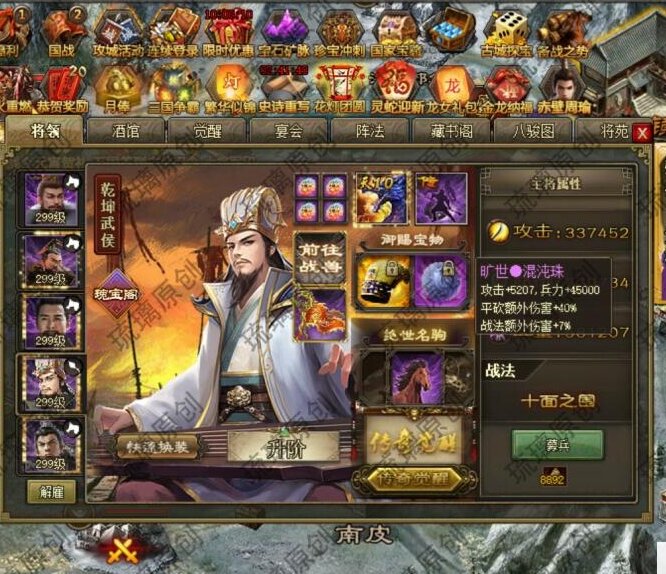Dismiss general with the 解雇 button

(x=51, y=491)
